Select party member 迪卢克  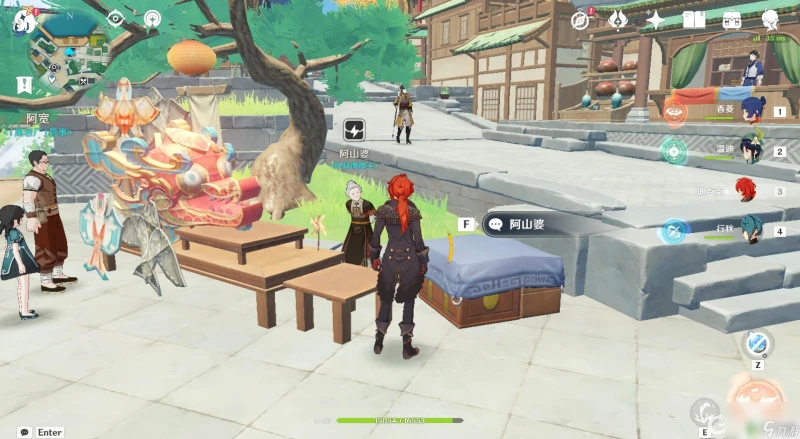(x=747, y=189)
